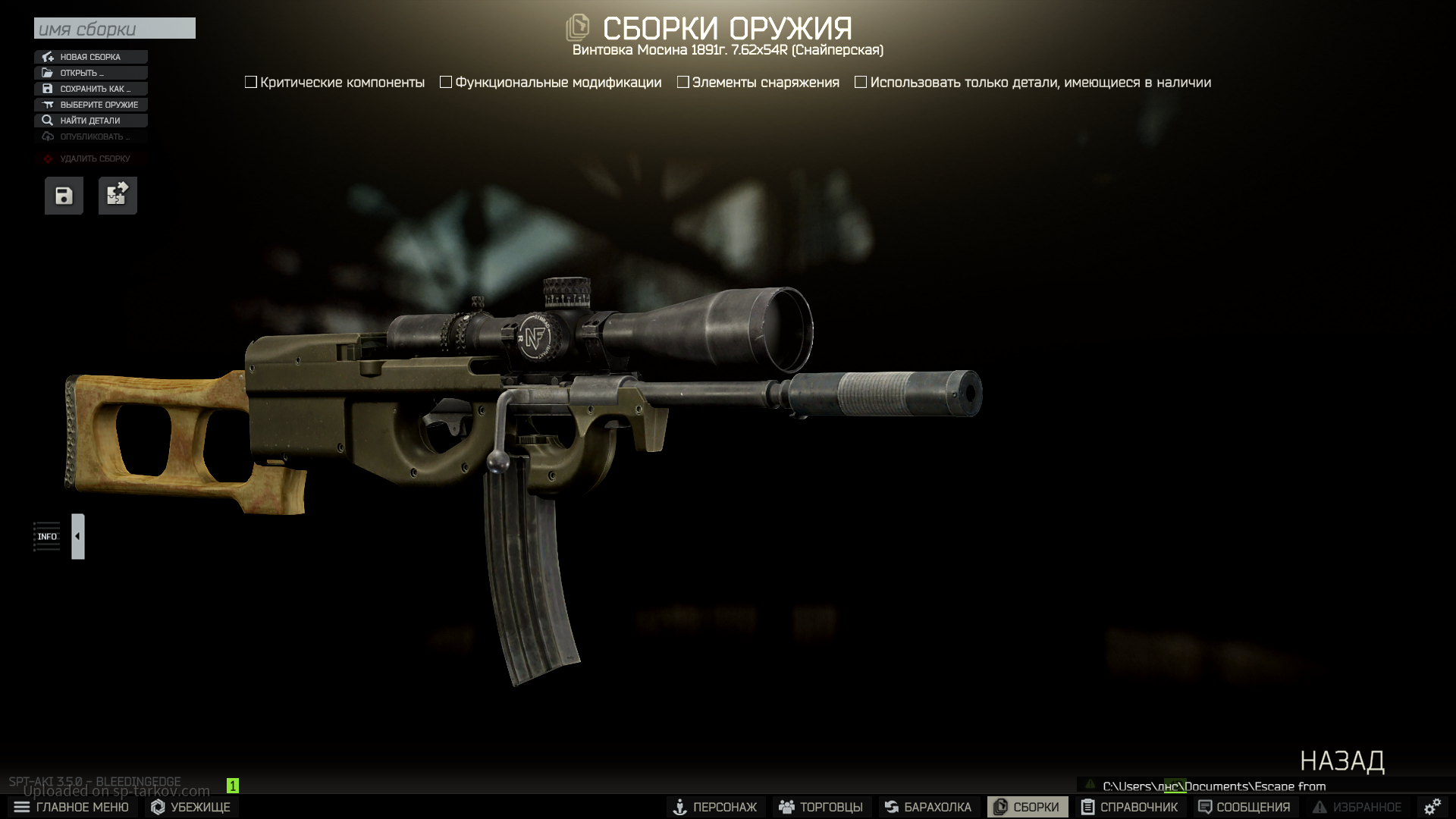Choose СОХРАНИТЬ КАК to save build
The image size is (1456, 819).
tap(90, 89)
